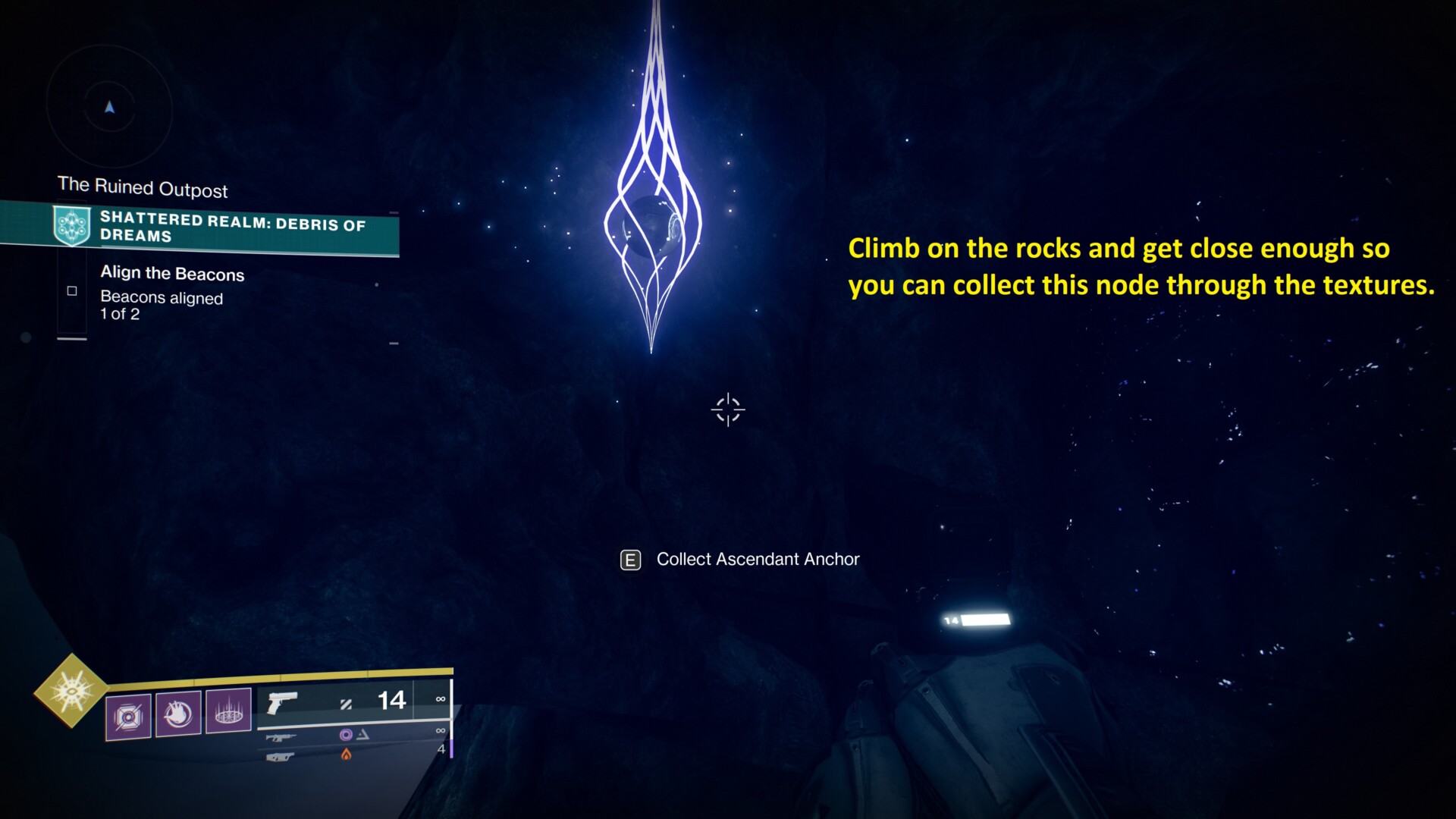Switch to the void energy rifle slot

(282, 736)
